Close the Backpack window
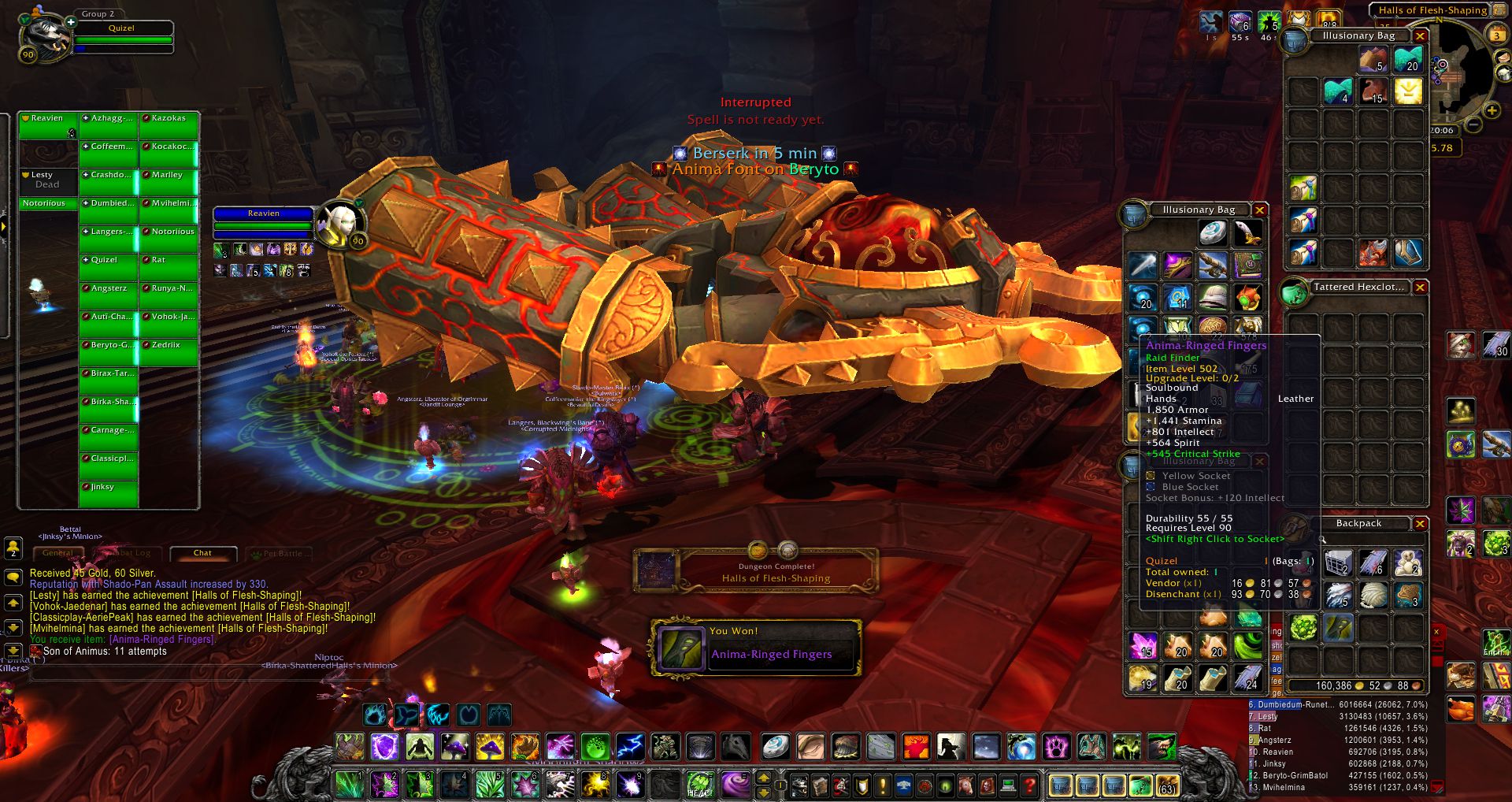 pos(1420,524)
